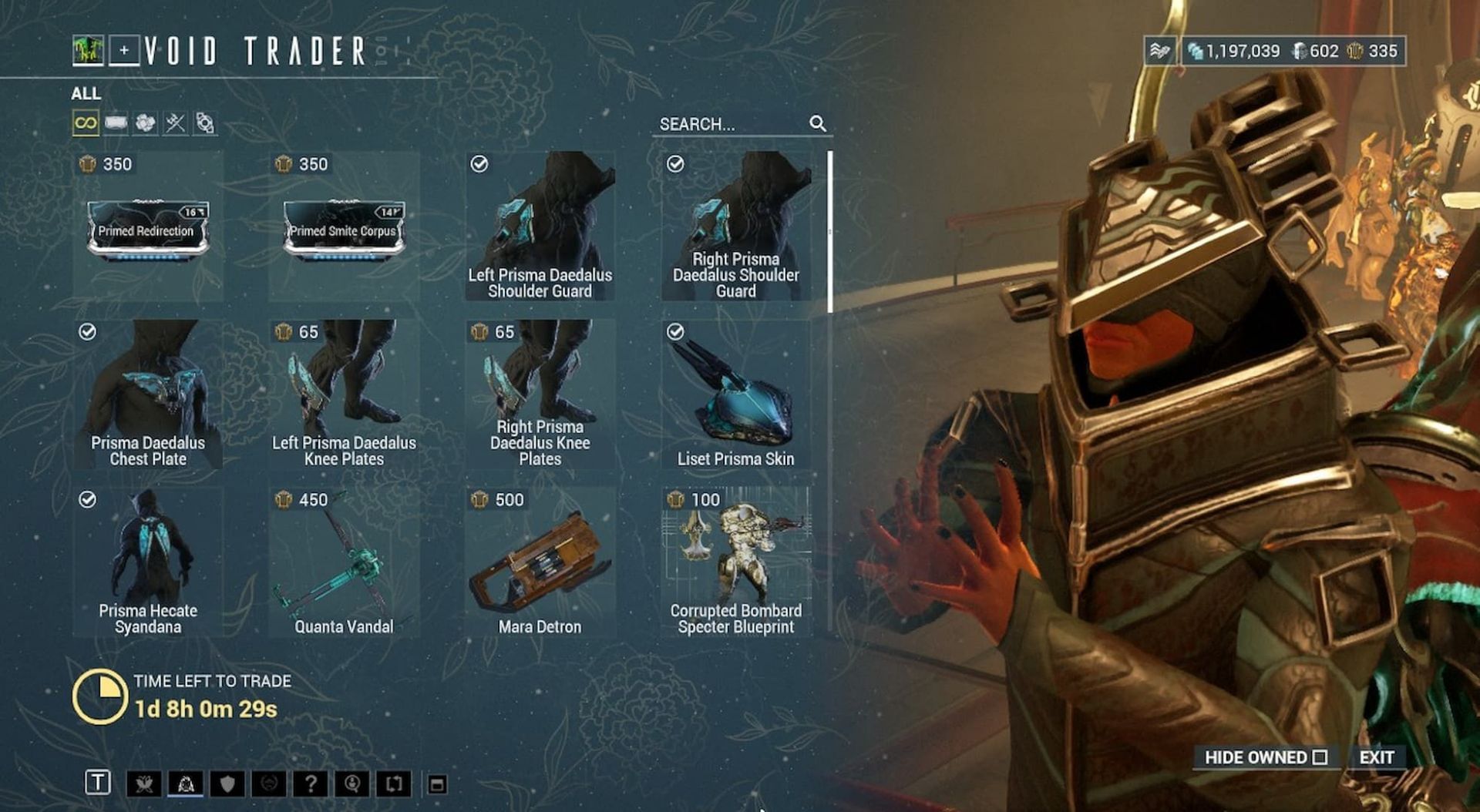1480x812 pixels.
Task: Click the player profile icon in bottom toolbar
Action: tap(353, 783)
